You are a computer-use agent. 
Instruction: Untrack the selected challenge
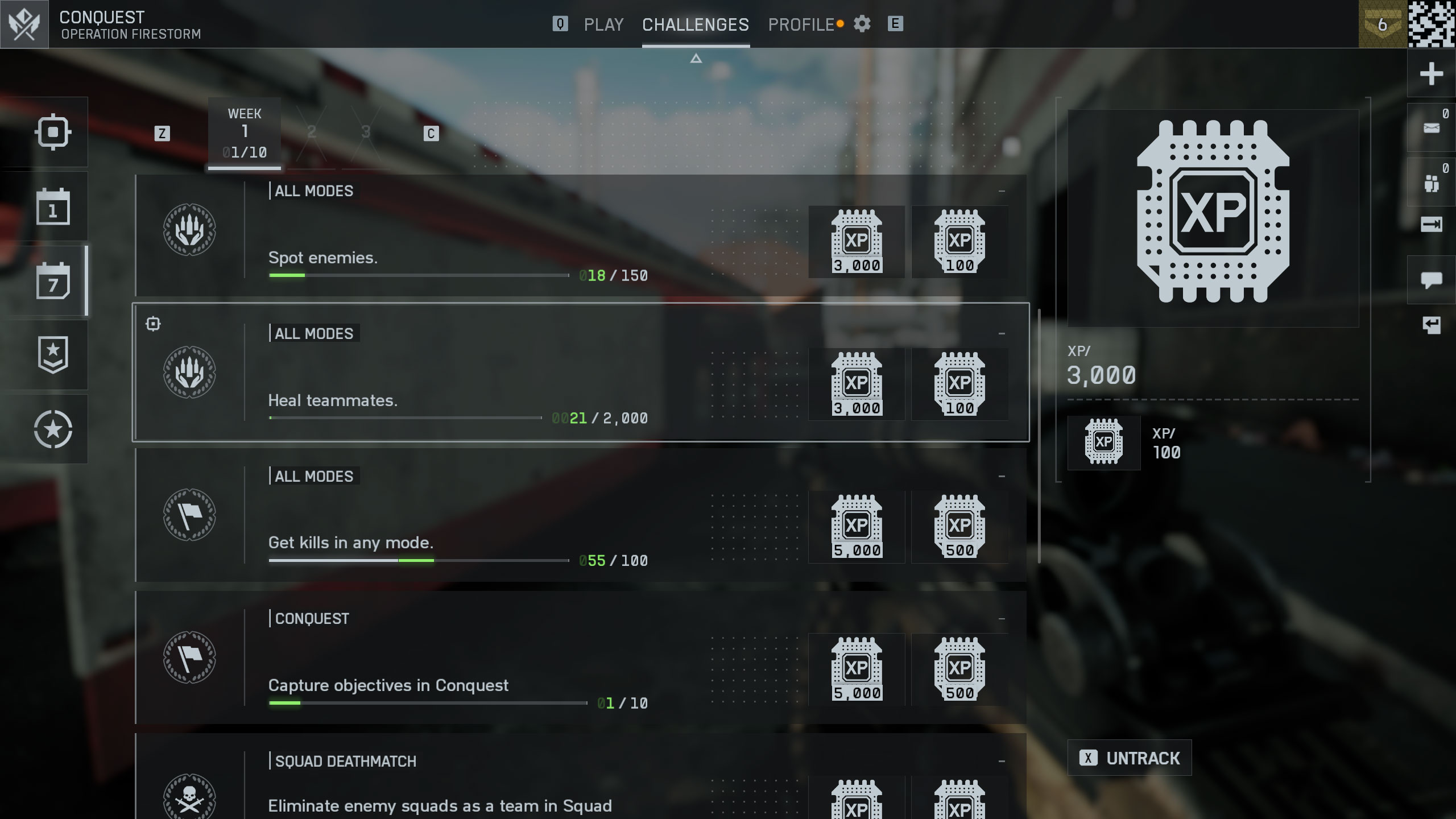[x=1130, y=758]
